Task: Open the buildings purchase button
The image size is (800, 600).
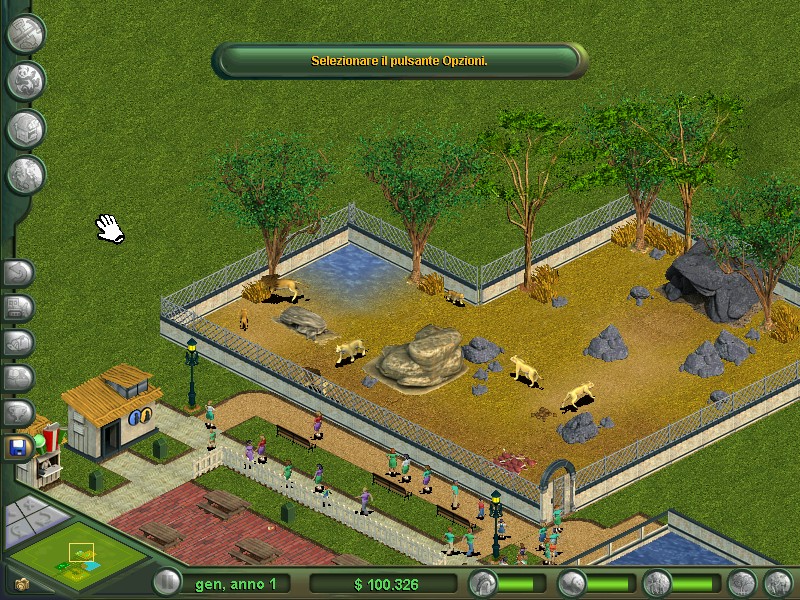Action: pyautogui.click(x=26, y=129)
